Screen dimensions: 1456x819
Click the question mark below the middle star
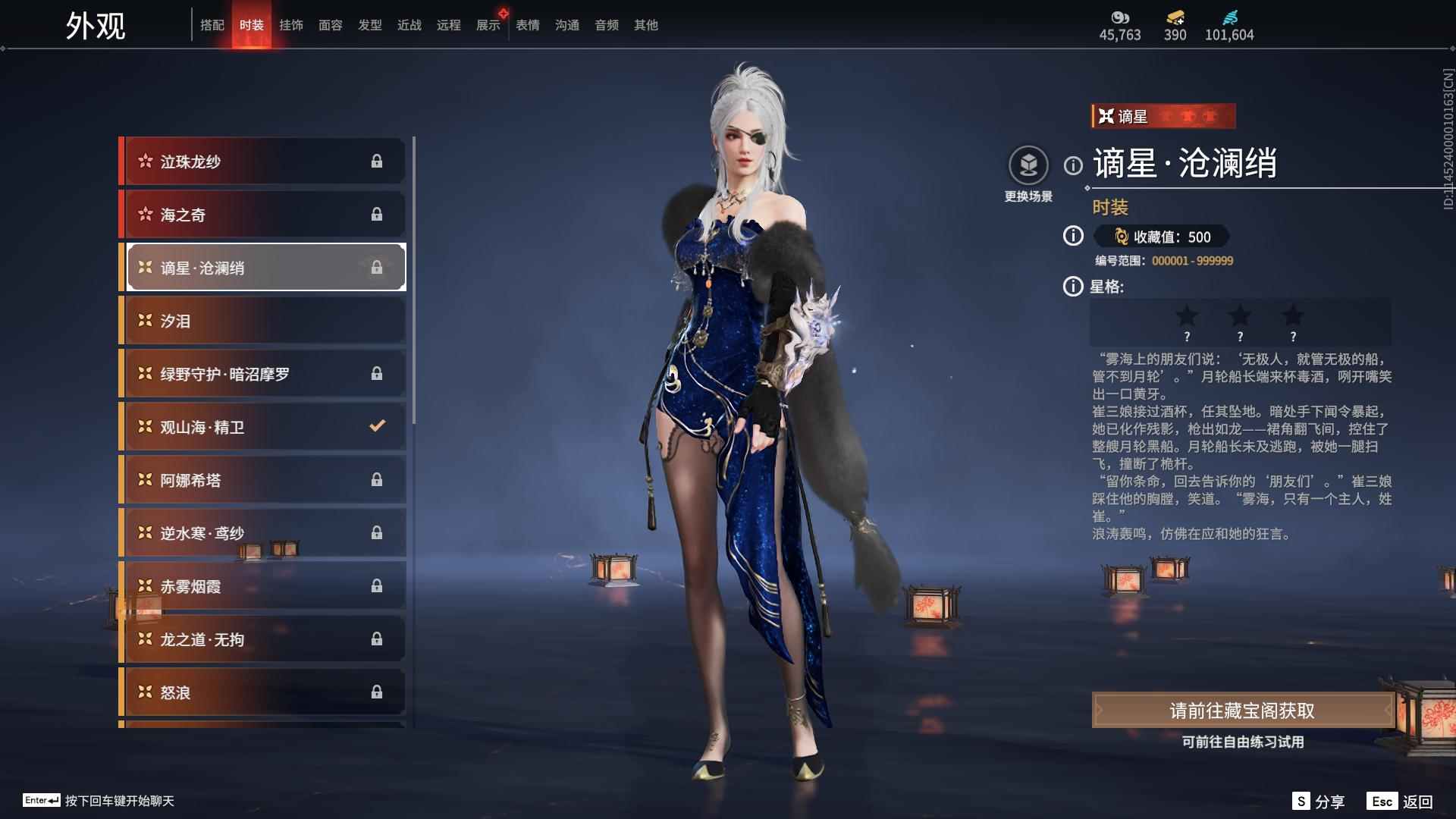(x=1241, y=336)
